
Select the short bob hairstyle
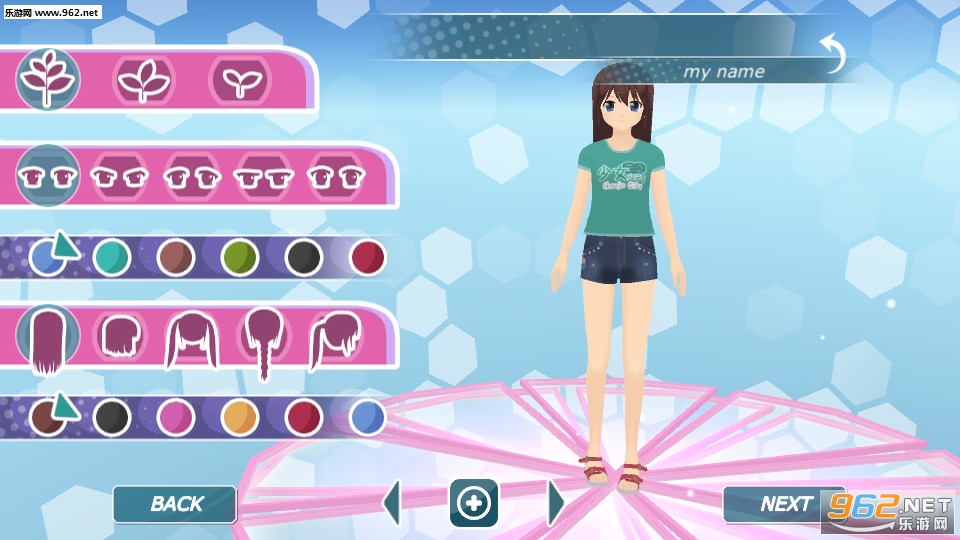coord(119,336)
